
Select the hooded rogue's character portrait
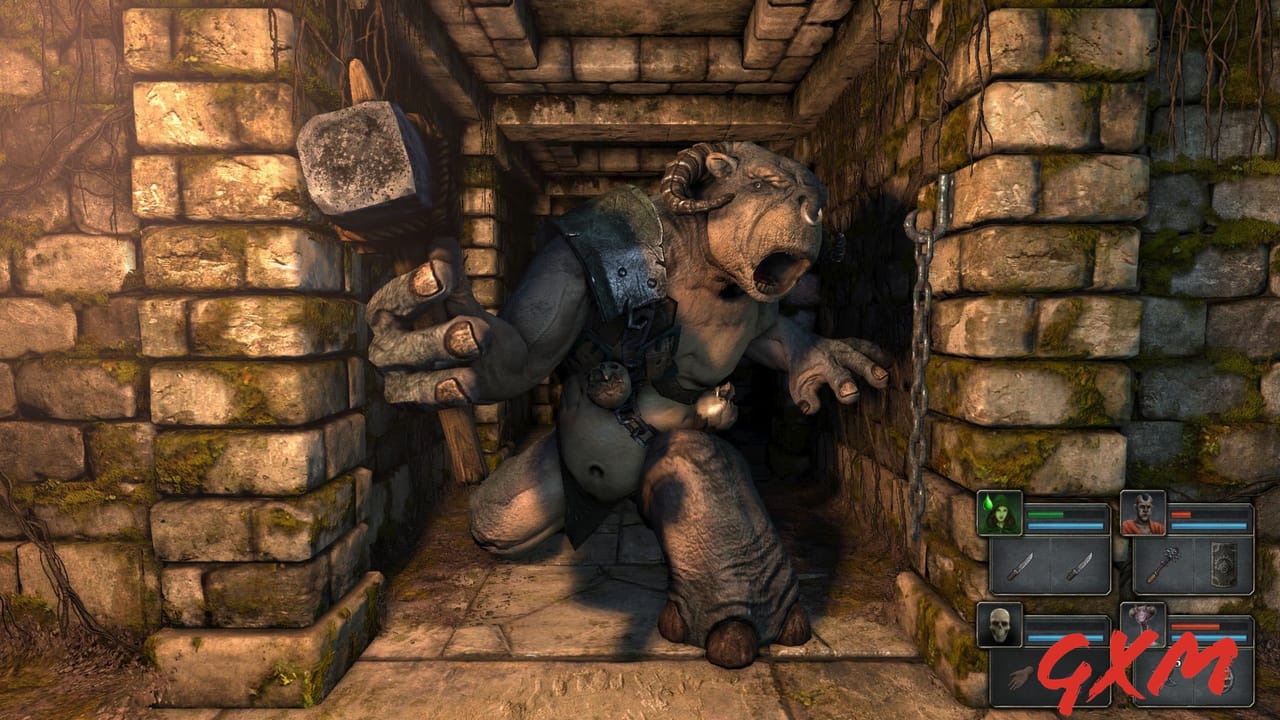tap(1000, 513)
